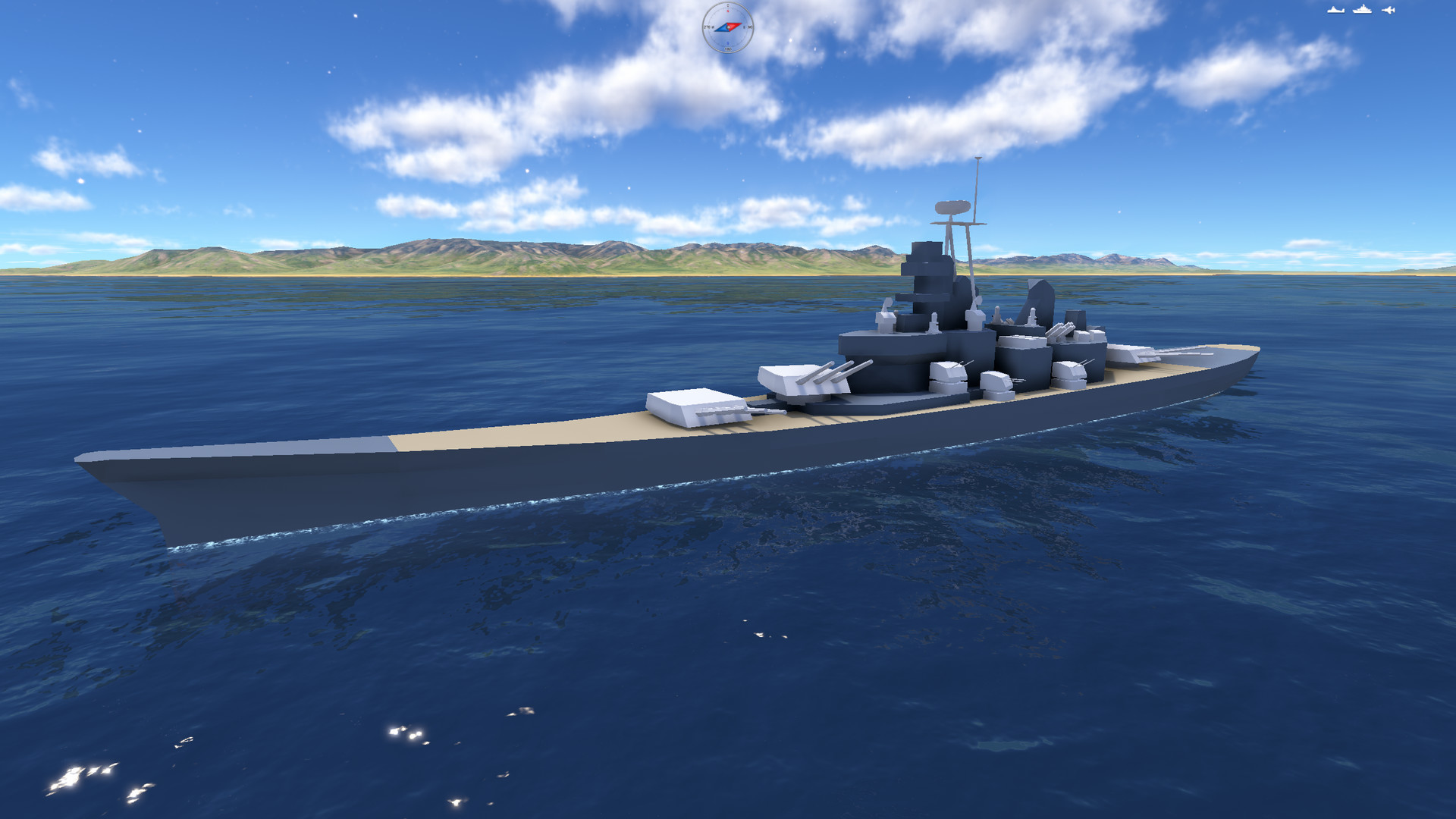Select the cargo ship icon at top right
Image resolution: width=1456 pixels, height=819 pixels.
point(1336,10)
